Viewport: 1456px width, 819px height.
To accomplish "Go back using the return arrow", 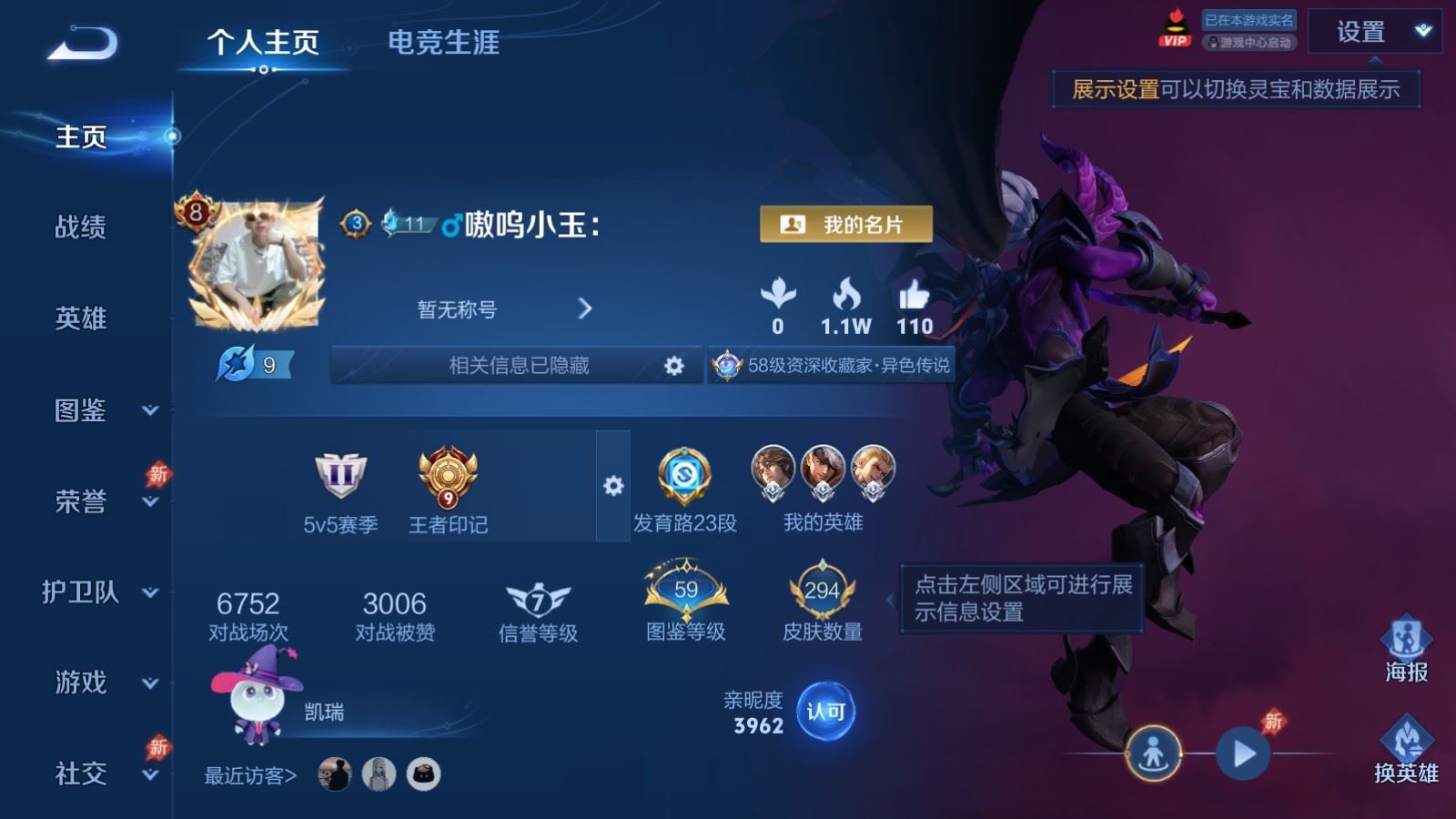I will pos(82,44).
